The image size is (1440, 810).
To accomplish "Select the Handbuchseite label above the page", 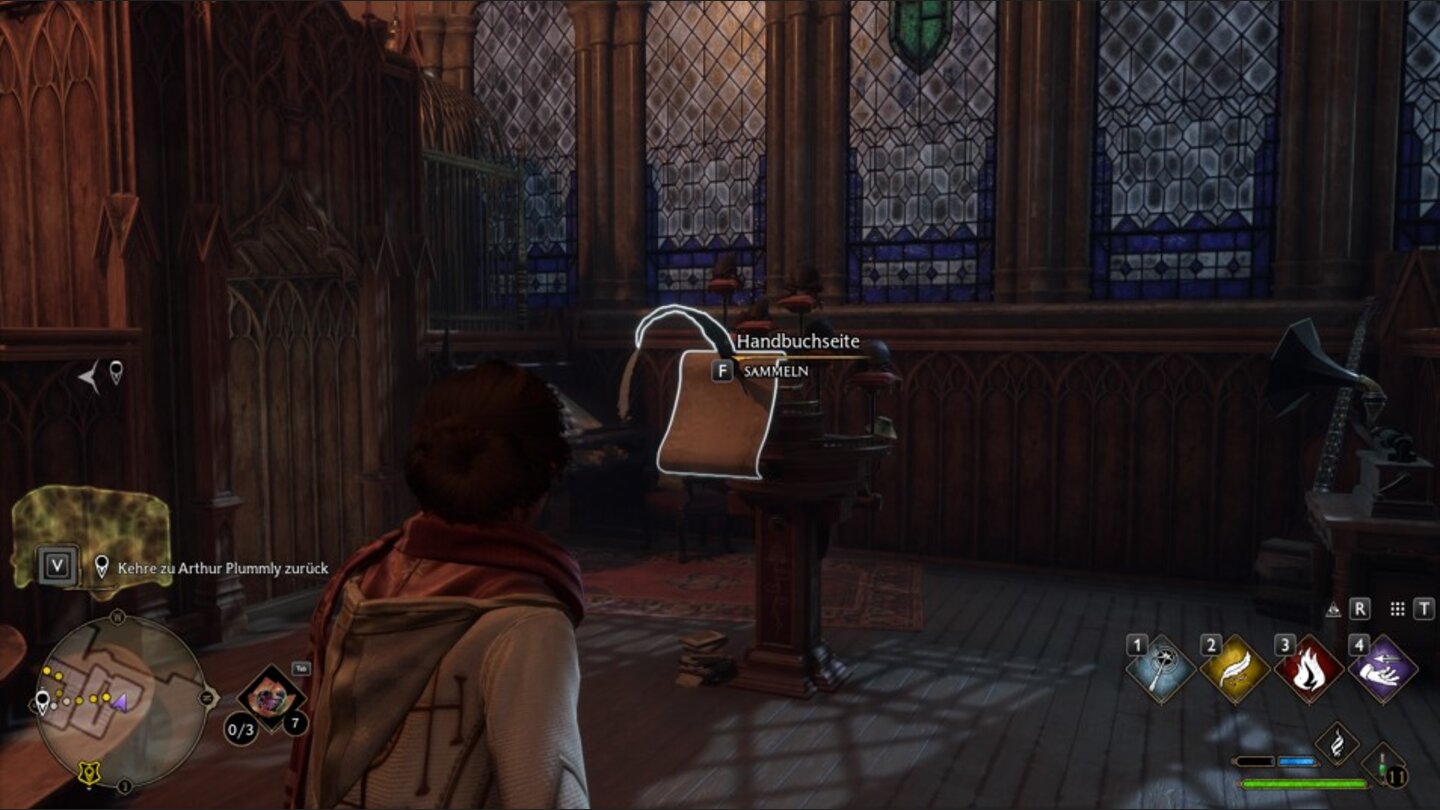I will click(x=799, y=342).
